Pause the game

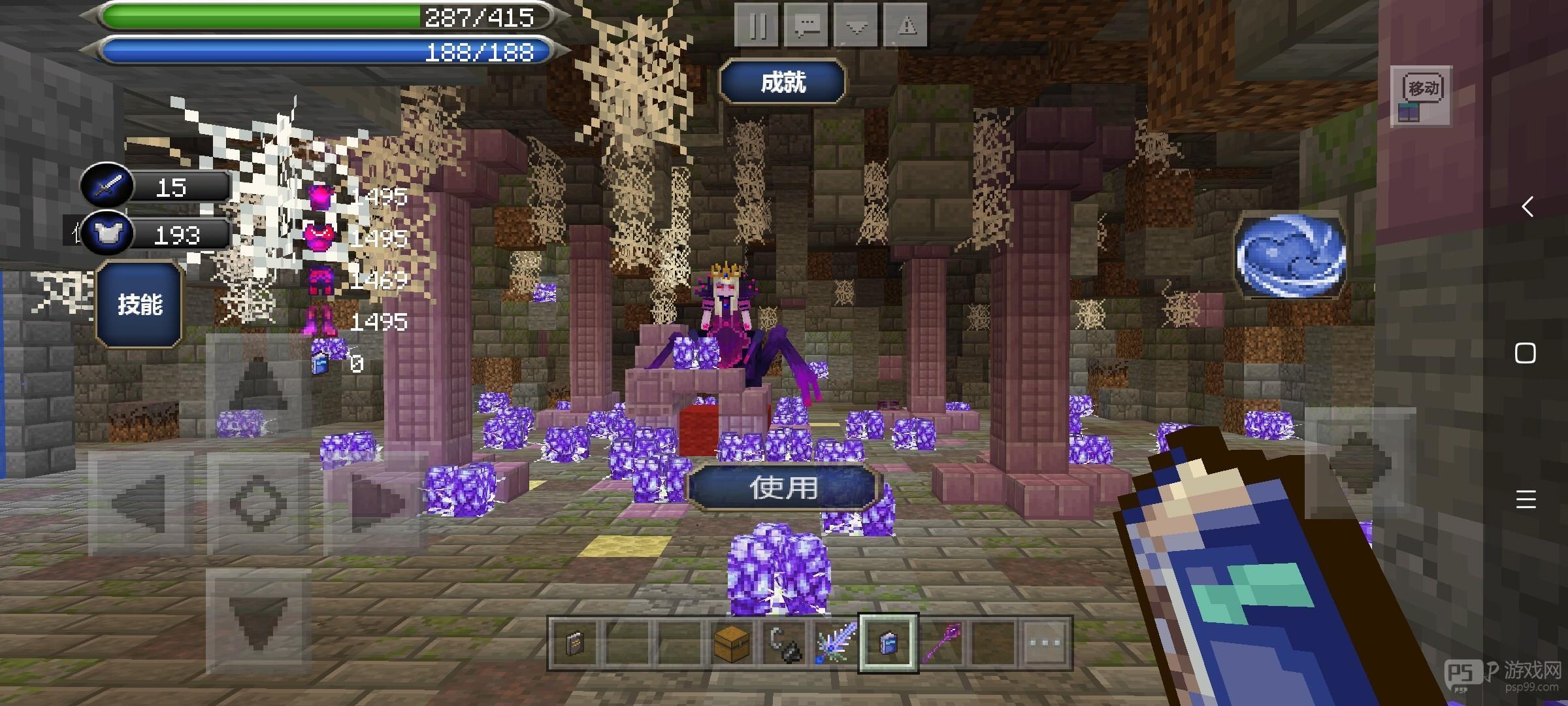pos(757,26)
